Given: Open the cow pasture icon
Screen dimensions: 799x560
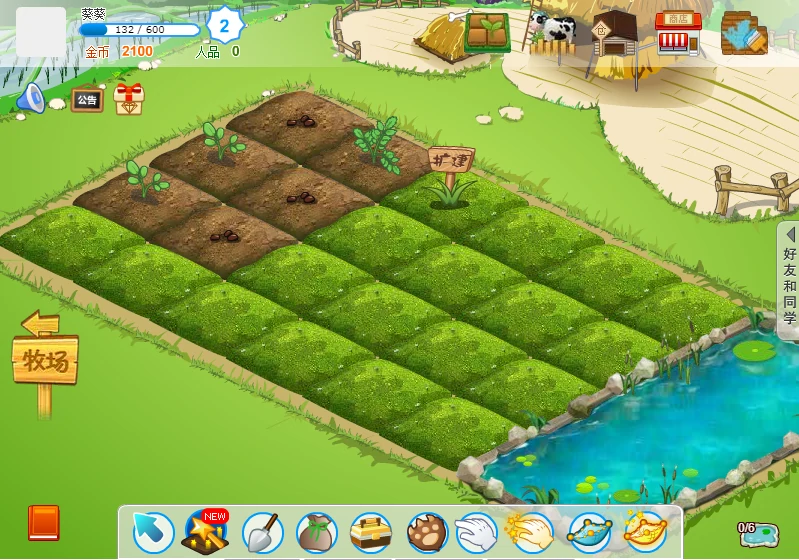Looking at the screenshot, I should point(552,32).
